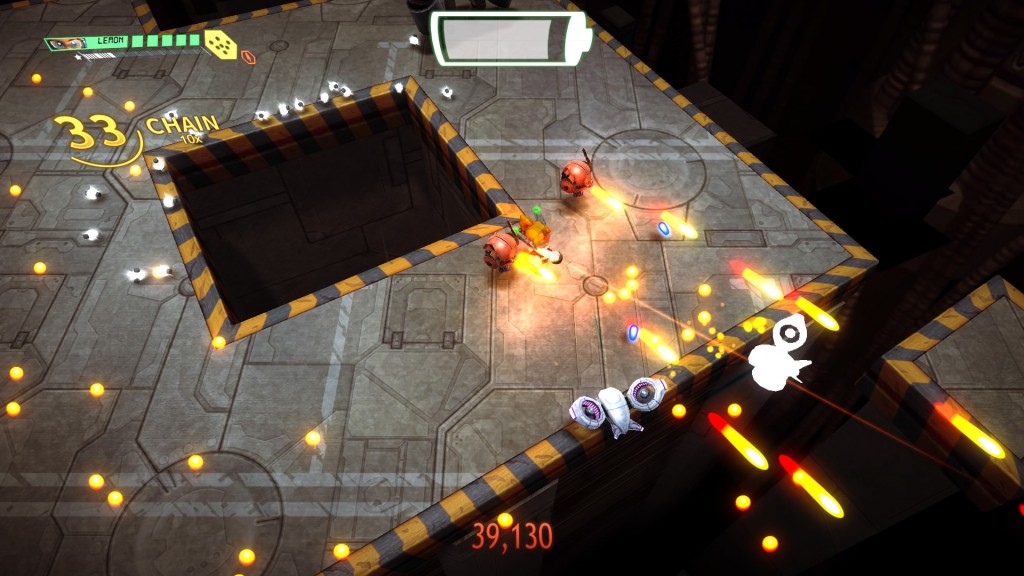Select the small orange secondary weapon icon
Image resolution: width=1024 pixels, height=576 pixels.
pos(247,57)
